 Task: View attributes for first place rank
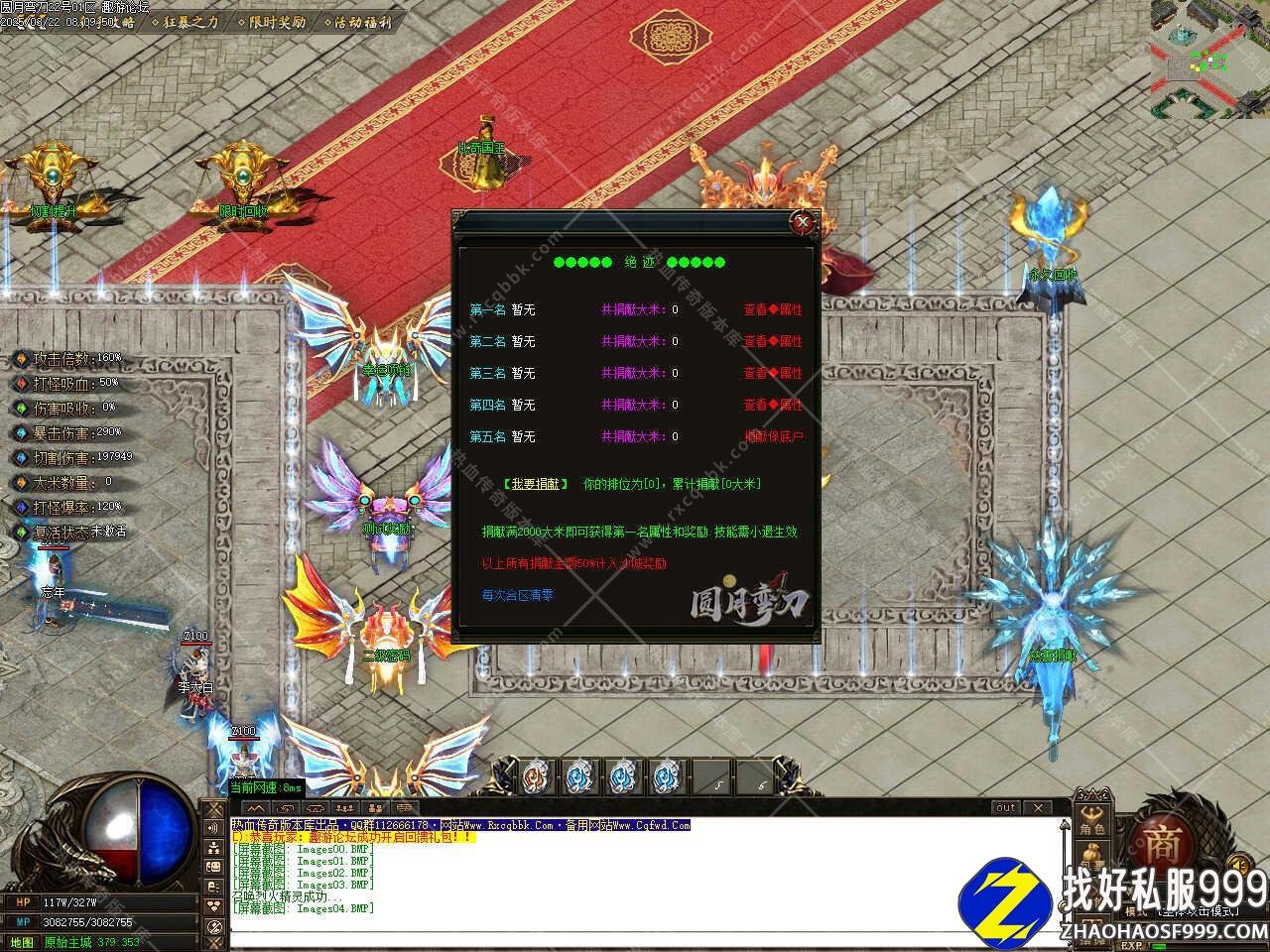point(773,309)
